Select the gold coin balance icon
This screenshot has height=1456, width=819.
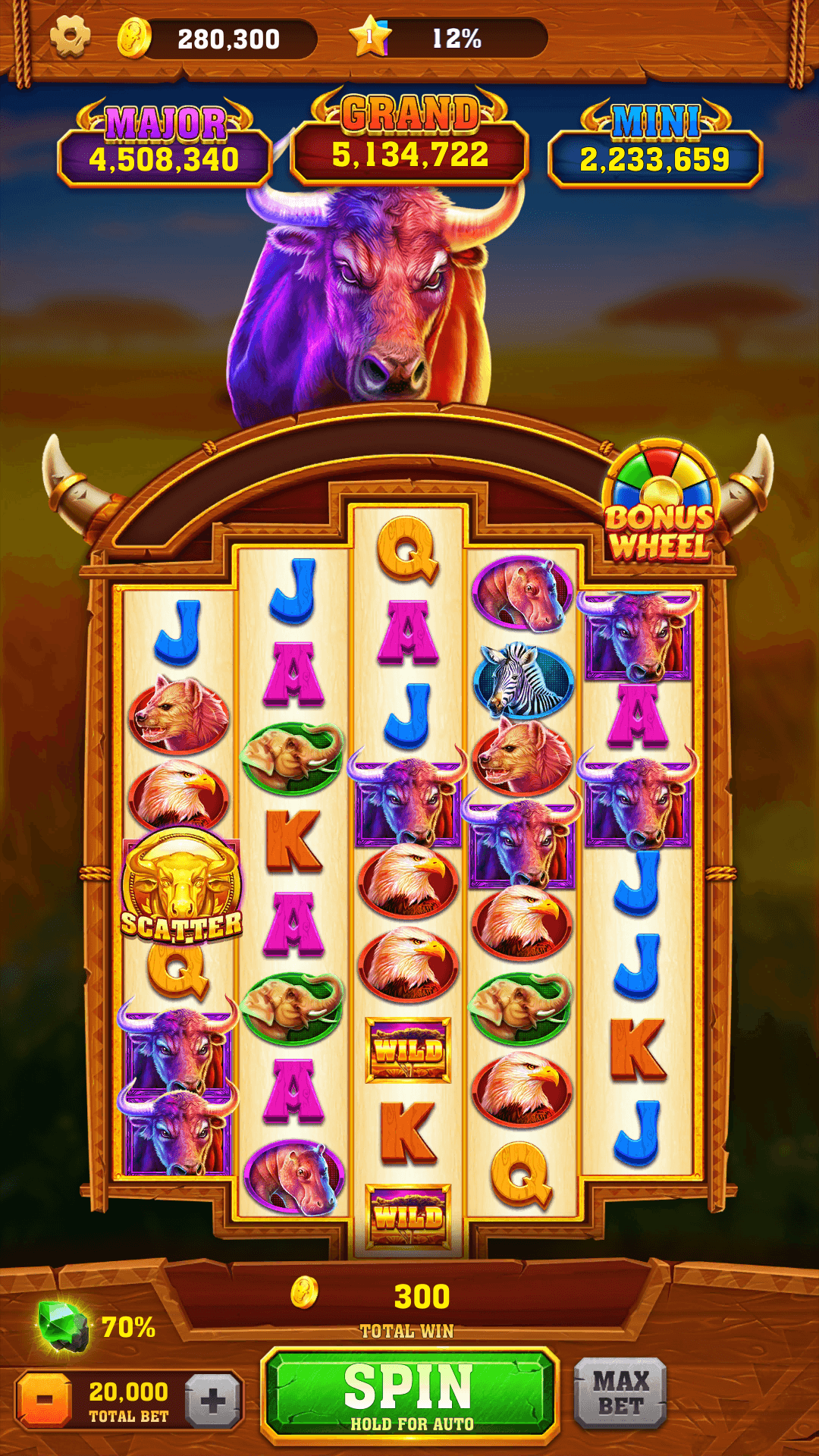134,37
